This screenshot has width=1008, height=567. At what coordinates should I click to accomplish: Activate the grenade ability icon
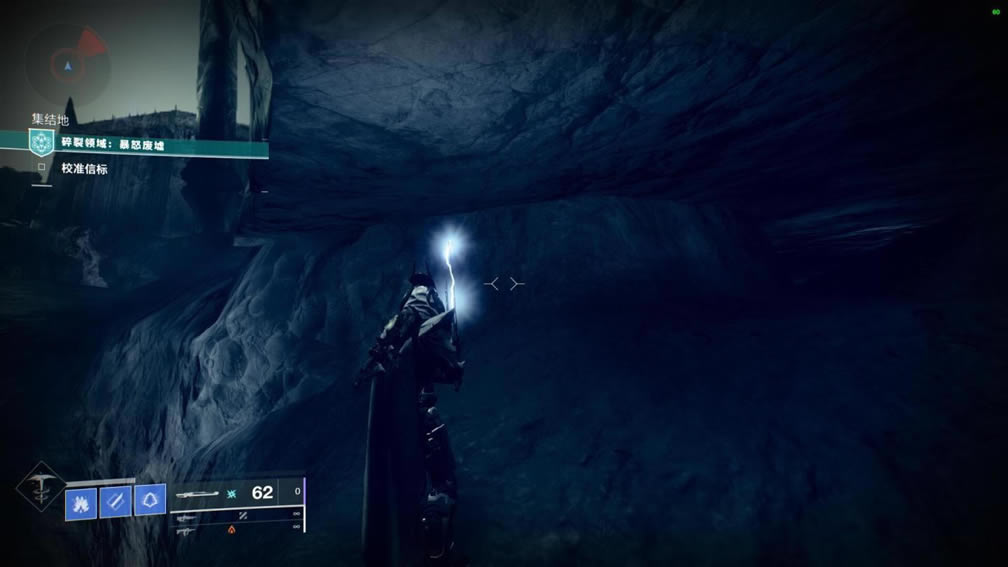point(81,502)
